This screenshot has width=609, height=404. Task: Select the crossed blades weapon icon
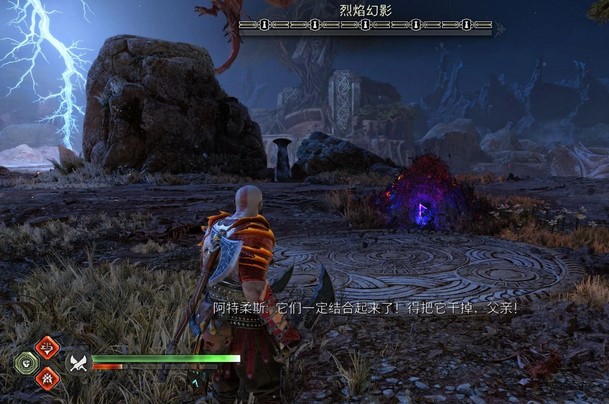(x=76, y=361)
